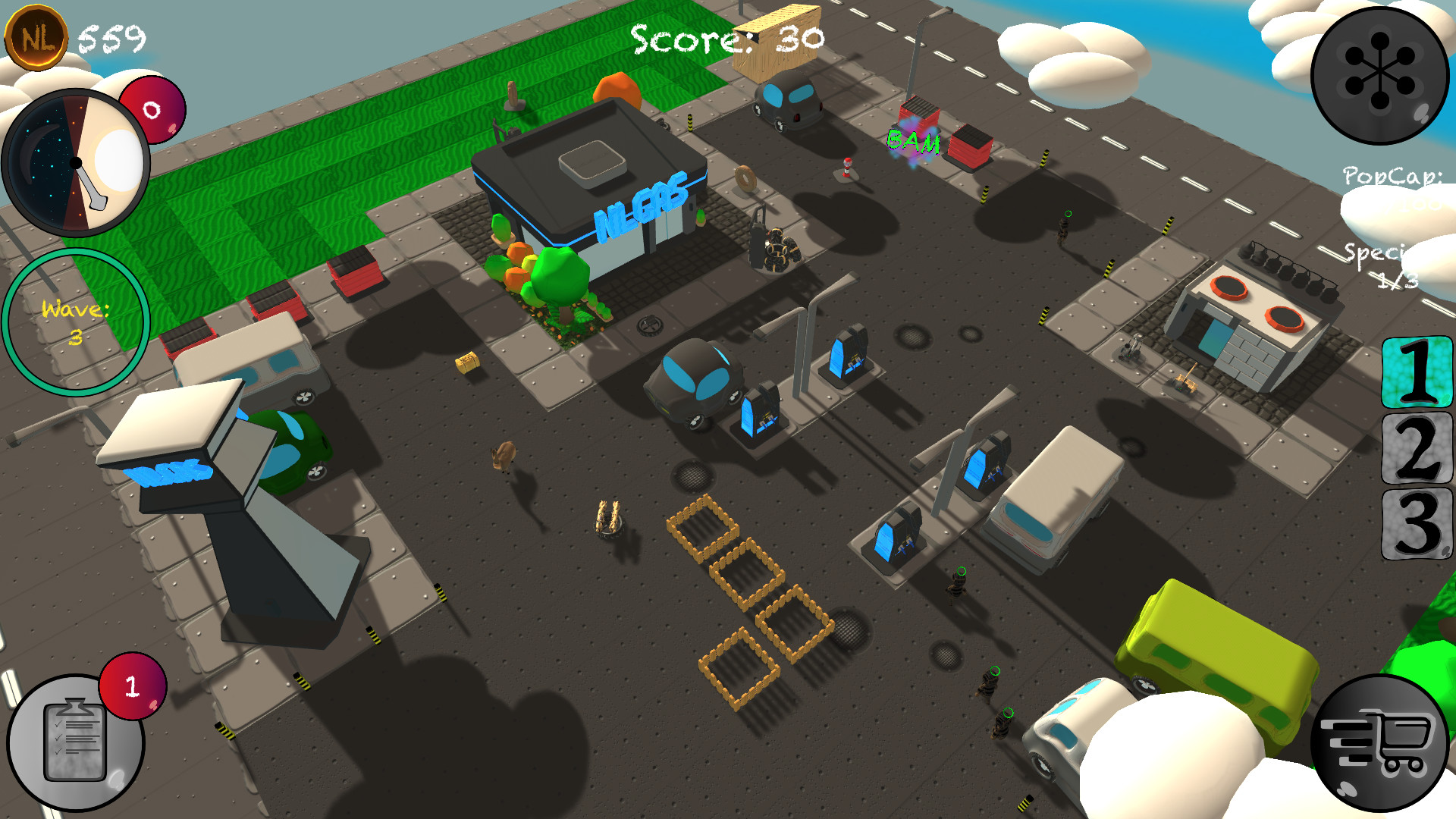This screenshot has width=1456, height=819.
Task: Click the Score: 30 header
Action: [724, 38]
